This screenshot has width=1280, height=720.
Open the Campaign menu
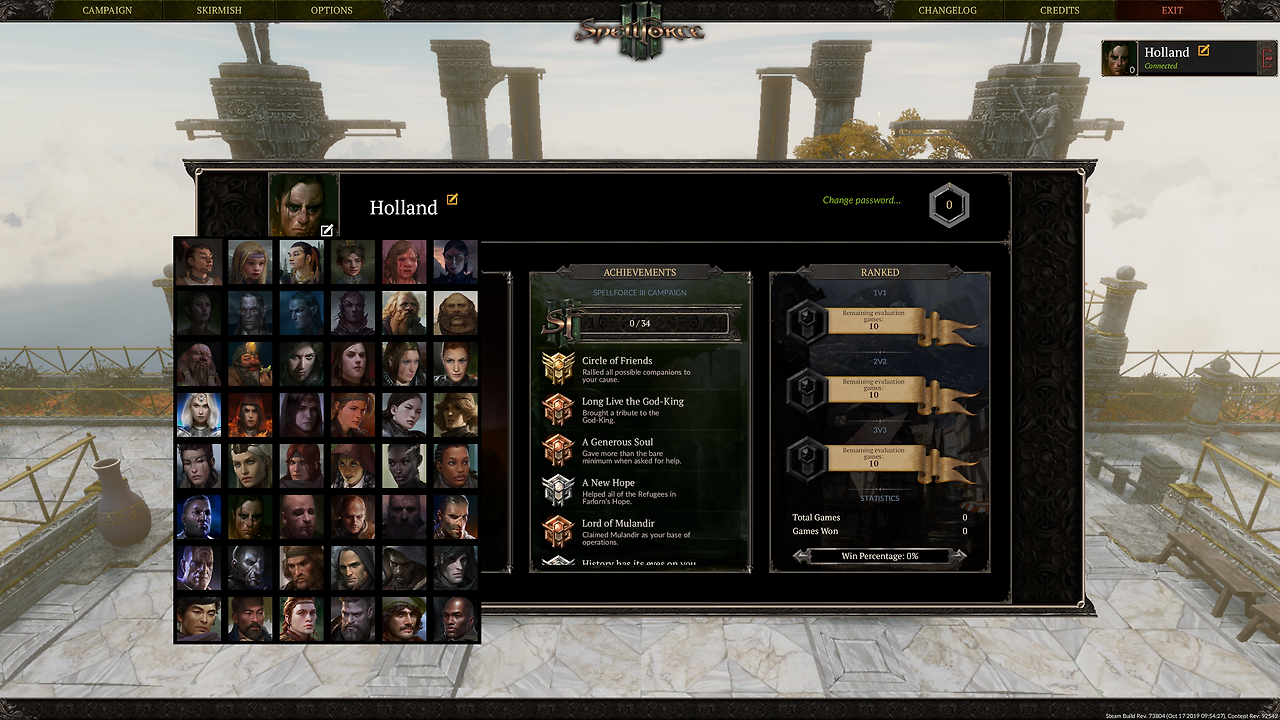[107, 10]
